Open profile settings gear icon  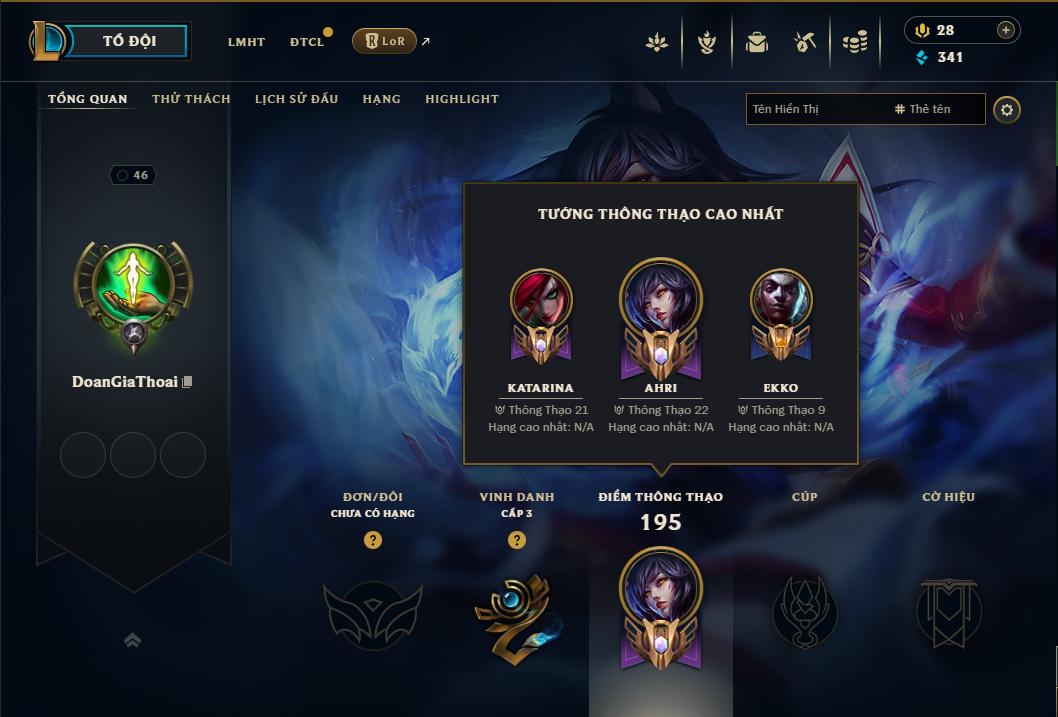(x=1007, y=109)
